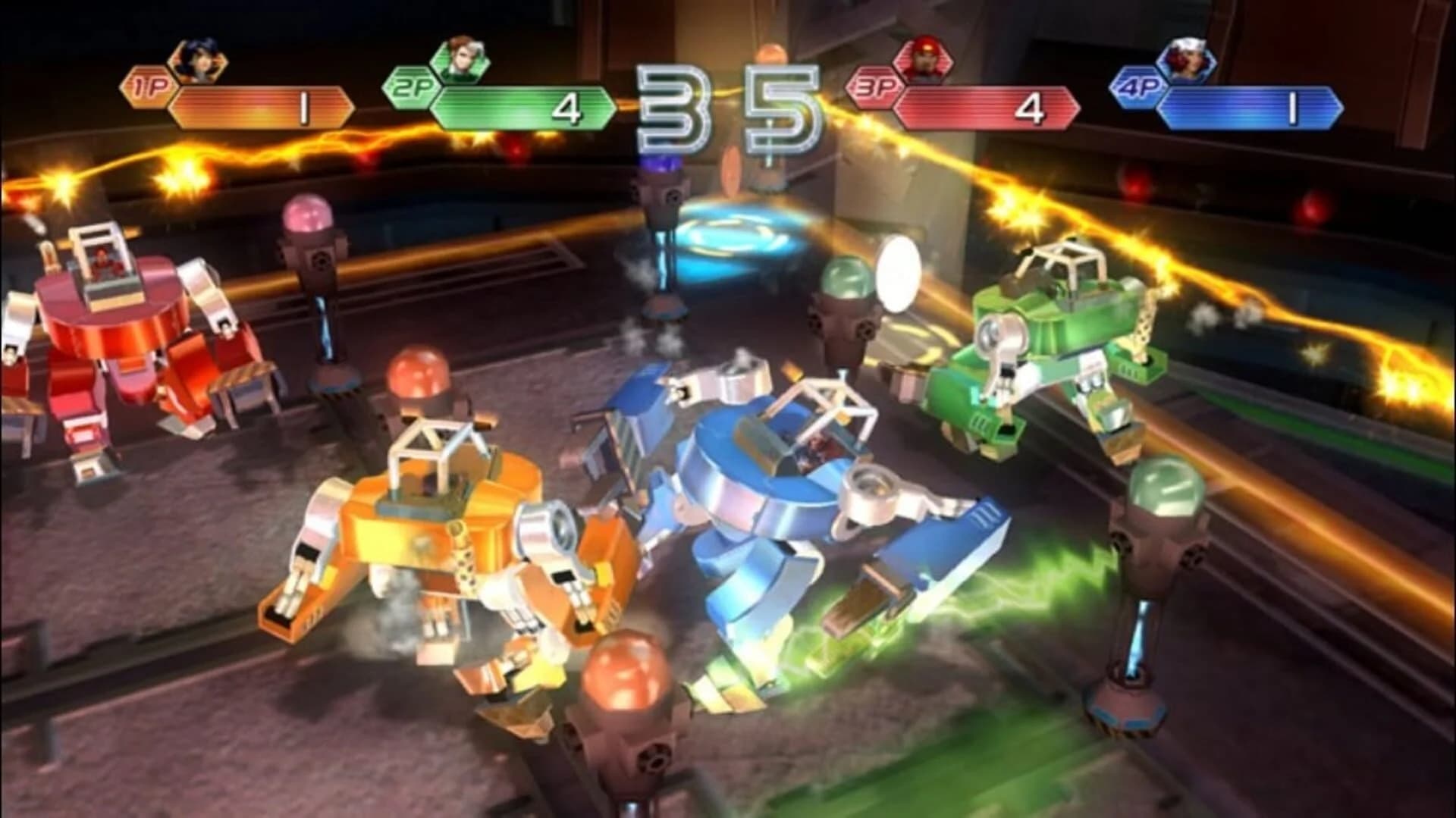Viewport: 1456px width, 818px height.
Task: Select the 2P score display showing 4
Action: tap(569, 106)
